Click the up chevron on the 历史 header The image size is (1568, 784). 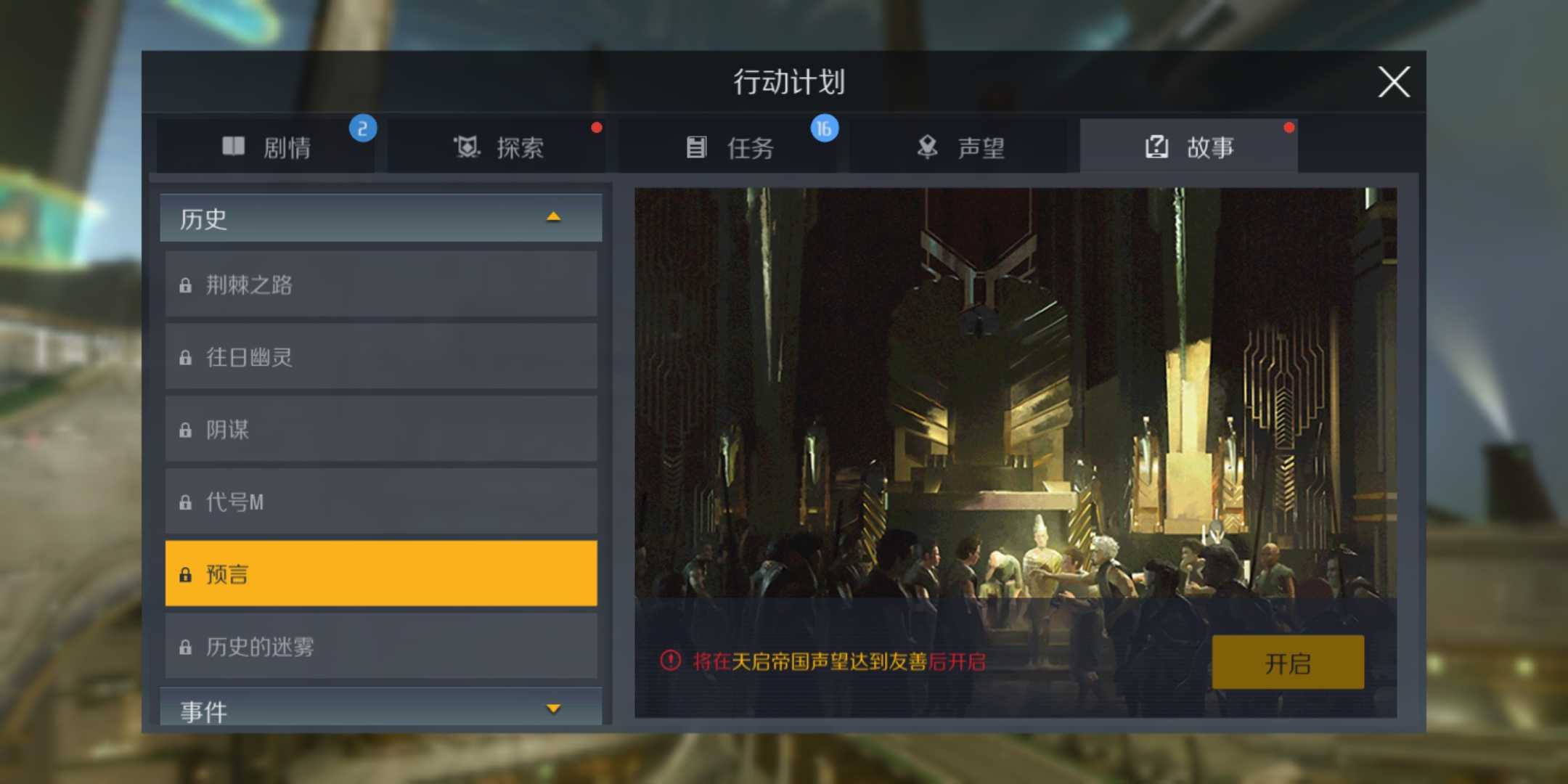555,216
